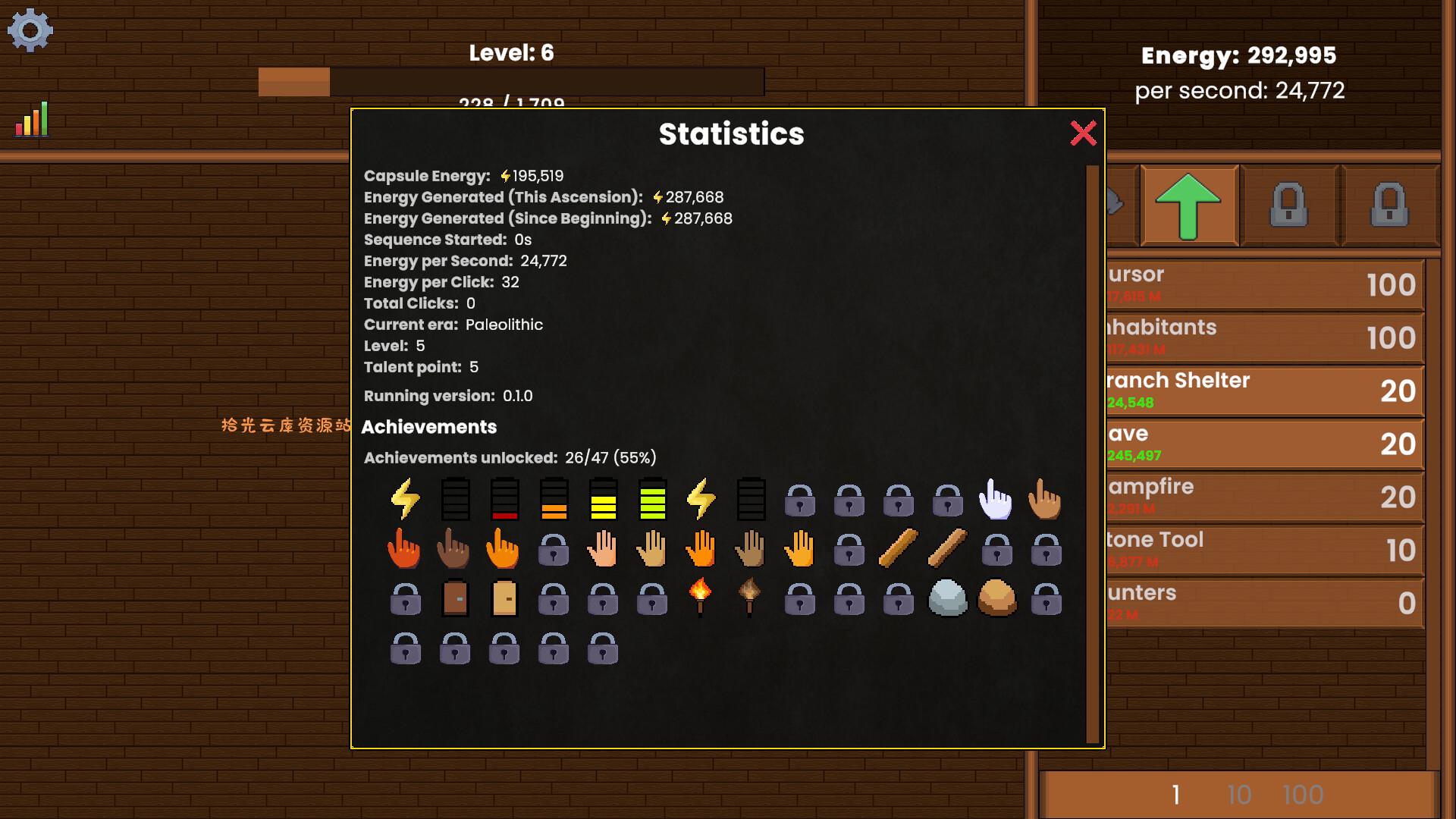
Task: Select the stone achievement icon
Action: pos(946,599)
